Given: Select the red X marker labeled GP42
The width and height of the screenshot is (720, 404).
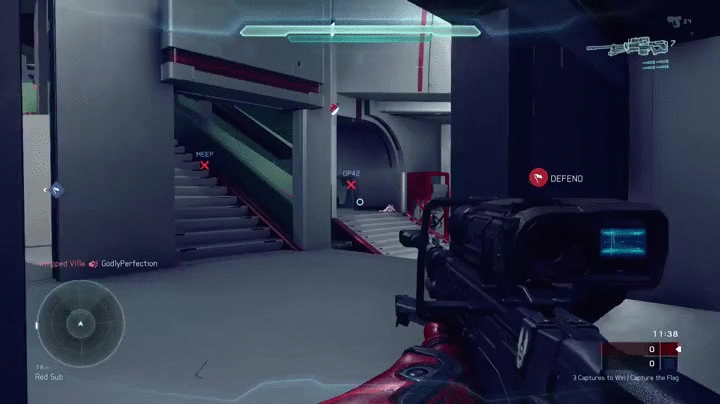Looking at the screenshot, I should coord(351,184).
